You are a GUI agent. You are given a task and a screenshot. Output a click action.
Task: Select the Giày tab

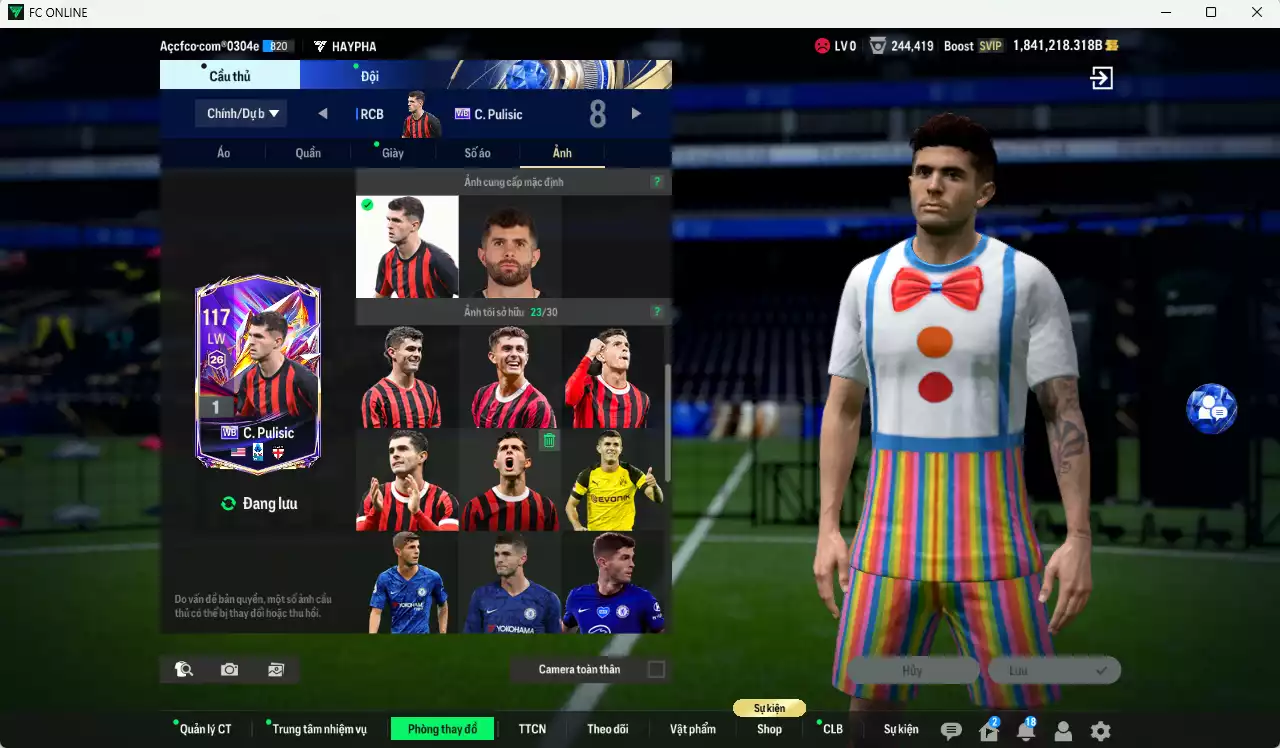tap(392, 153)
